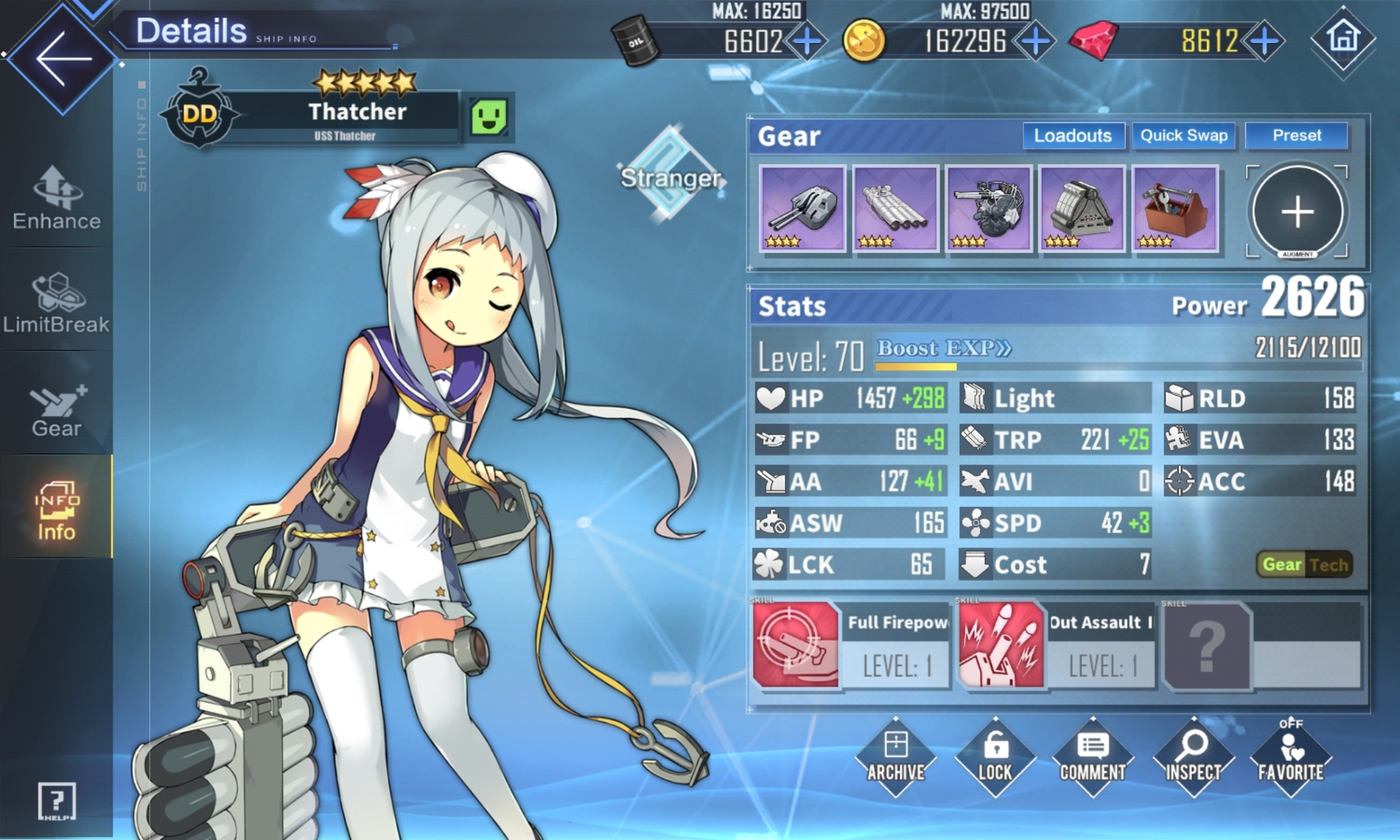Open the Gear side tab

tap(57, 410)
